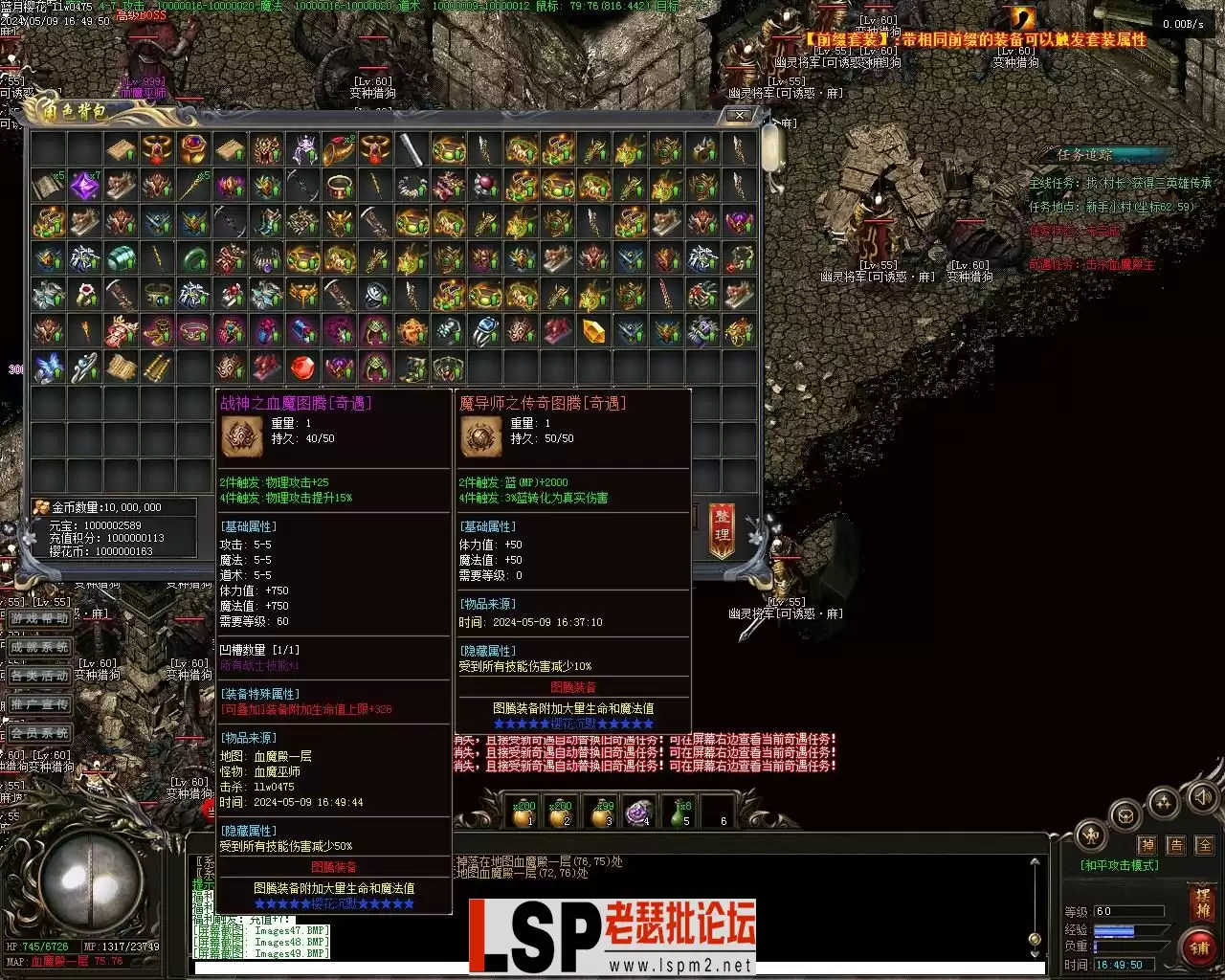Open the 会员系统 membership menu
Screen dimensions: 1225x980
pyautogui.click(x=39, y=733)
